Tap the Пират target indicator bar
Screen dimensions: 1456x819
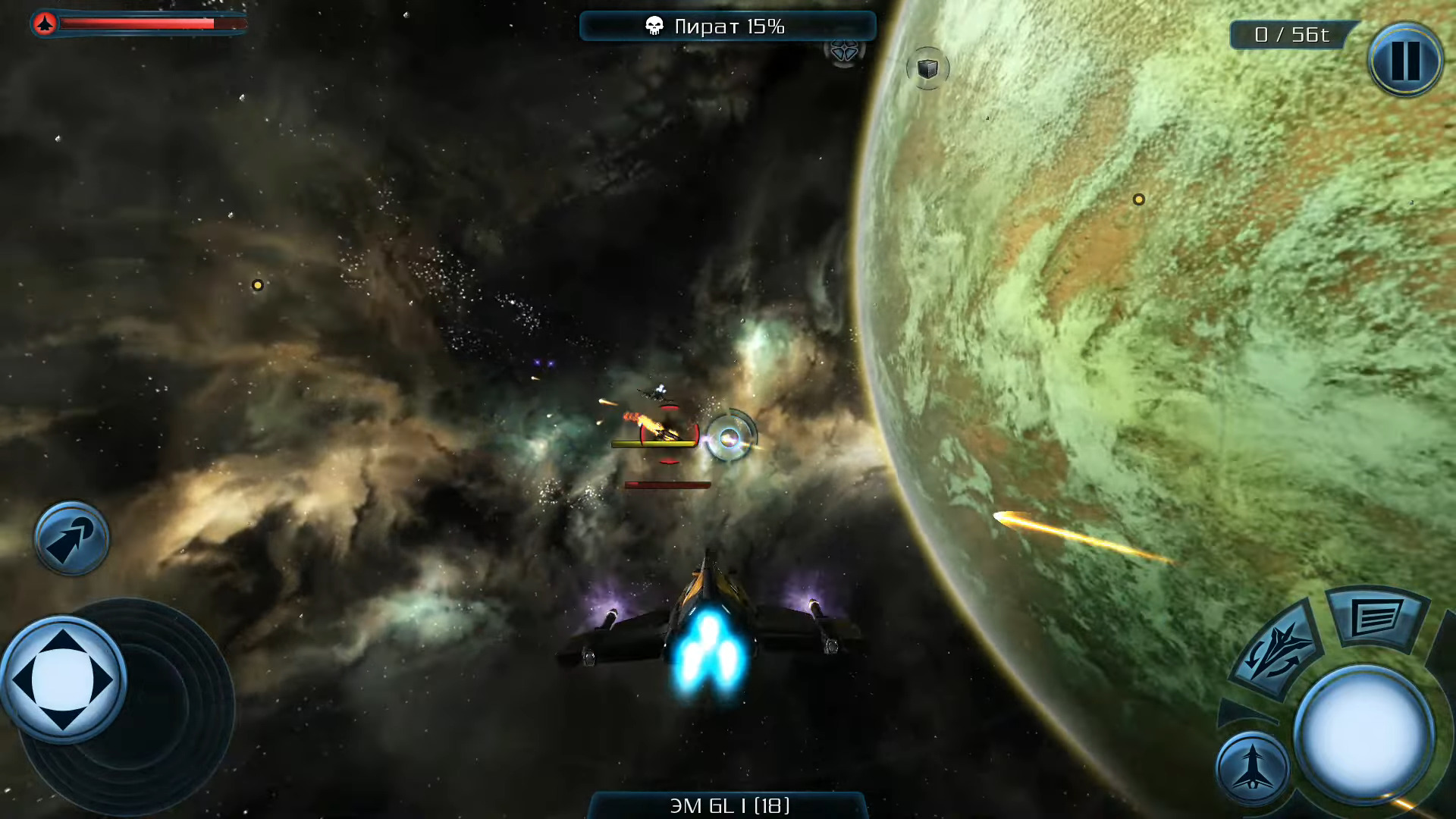728,27
